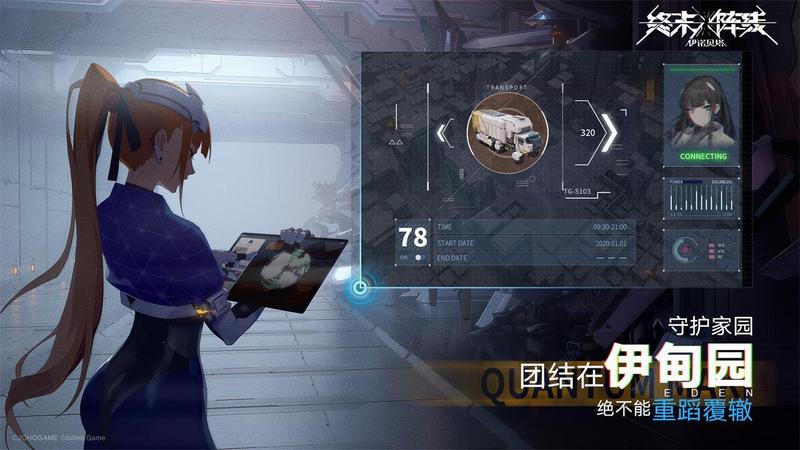Tap the glowing blue power icon
Image resolution: width=800 pixels, height=450 pixels.
click(x=361, y=291)
